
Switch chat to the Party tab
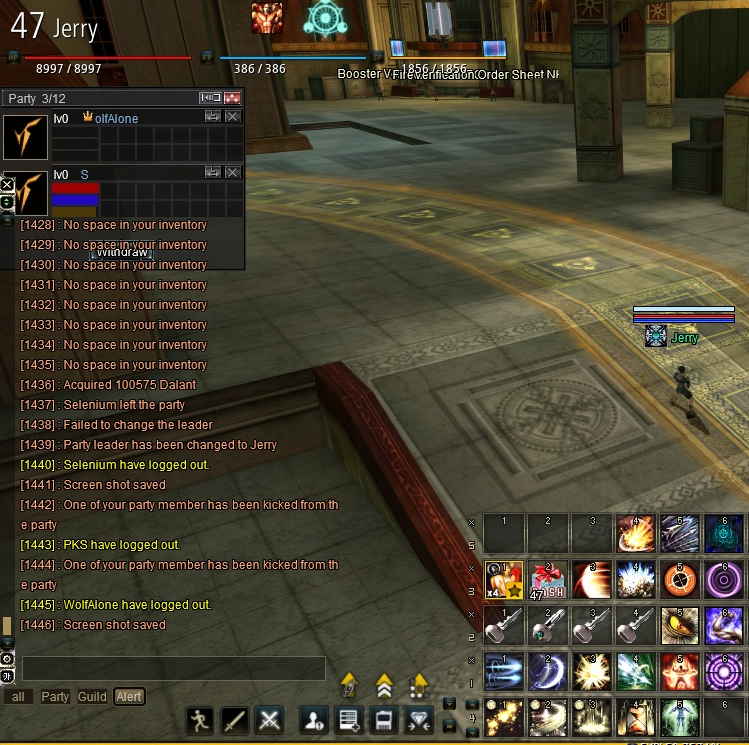(x=55, y=697)
